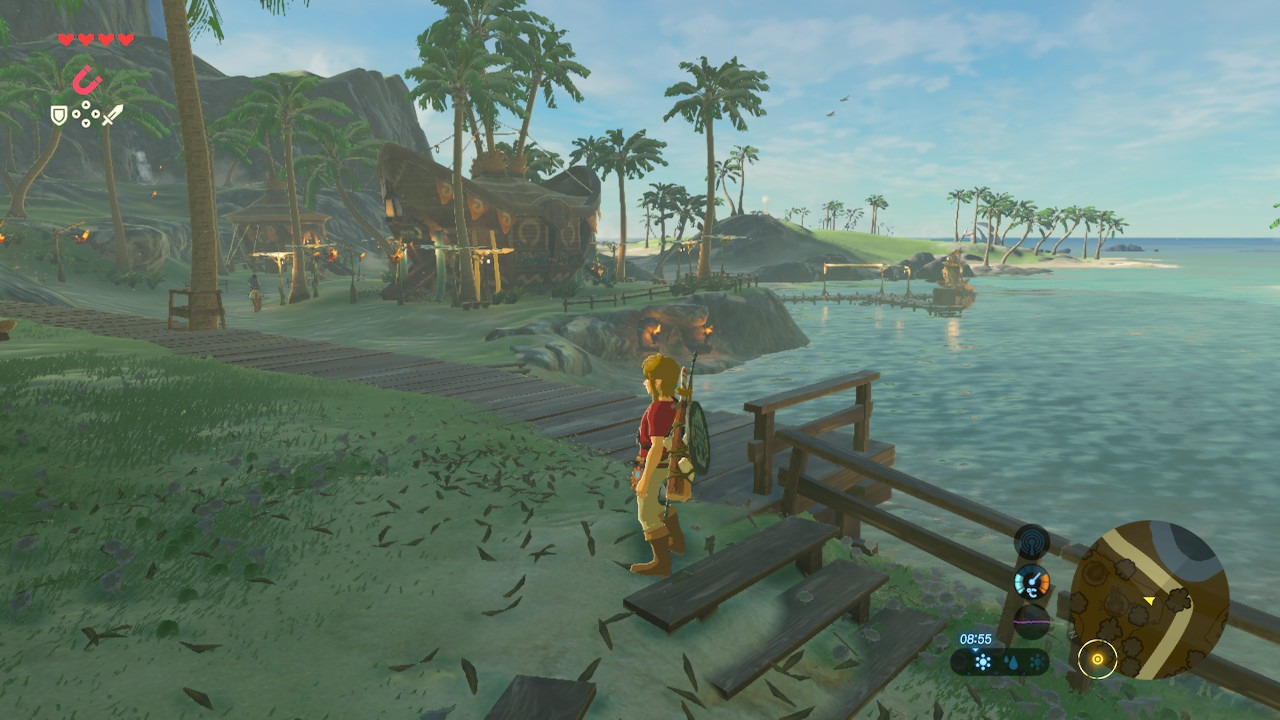The height and width of the screenshot is (720, 1280).
Task: Open the circular minimap
Action: [1149, 599]
